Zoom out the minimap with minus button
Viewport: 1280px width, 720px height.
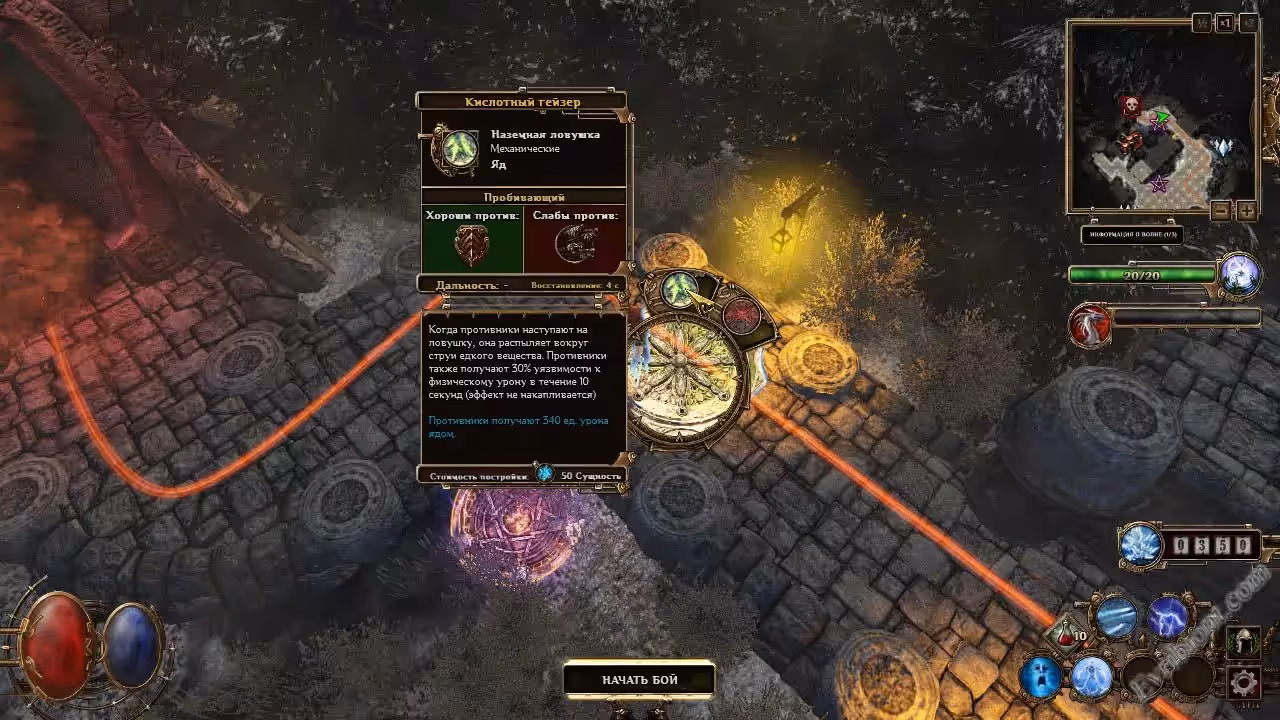[x=1220, y=211]
